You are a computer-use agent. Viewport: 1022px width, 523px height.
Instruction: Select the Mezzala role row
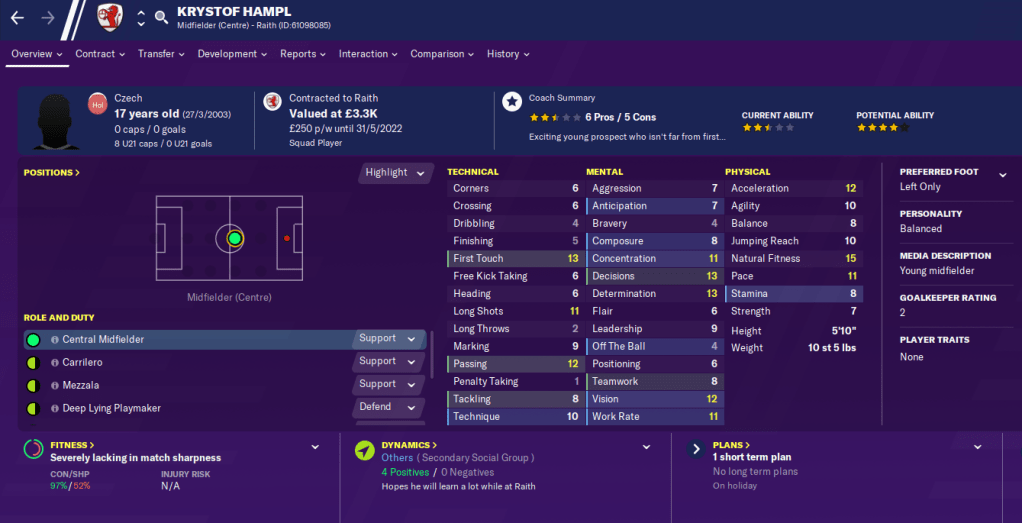pos(190,385)
